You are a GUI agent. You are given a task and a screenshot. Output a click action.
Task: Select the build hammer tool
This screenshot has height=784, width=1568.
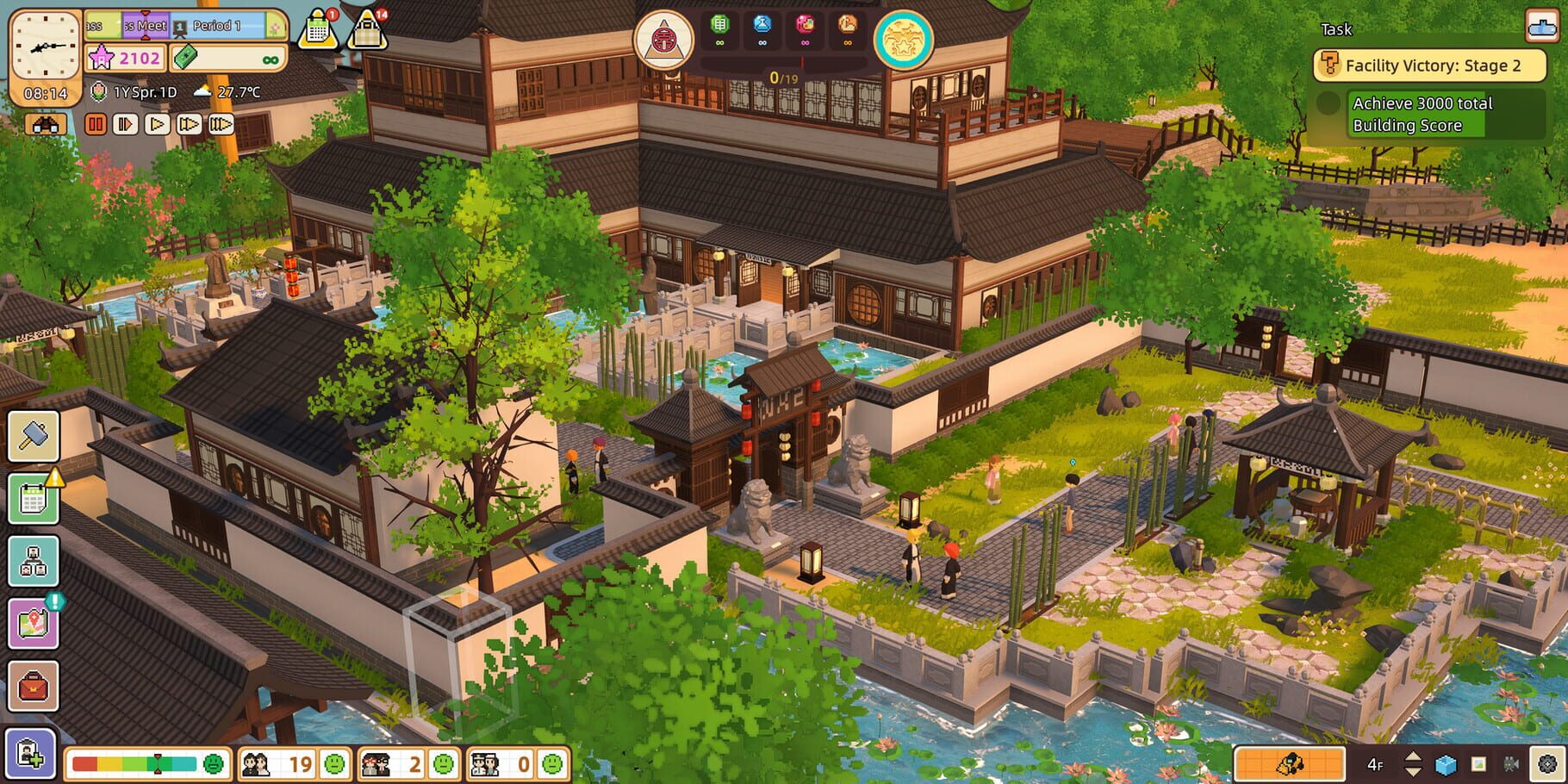point(32,439)
